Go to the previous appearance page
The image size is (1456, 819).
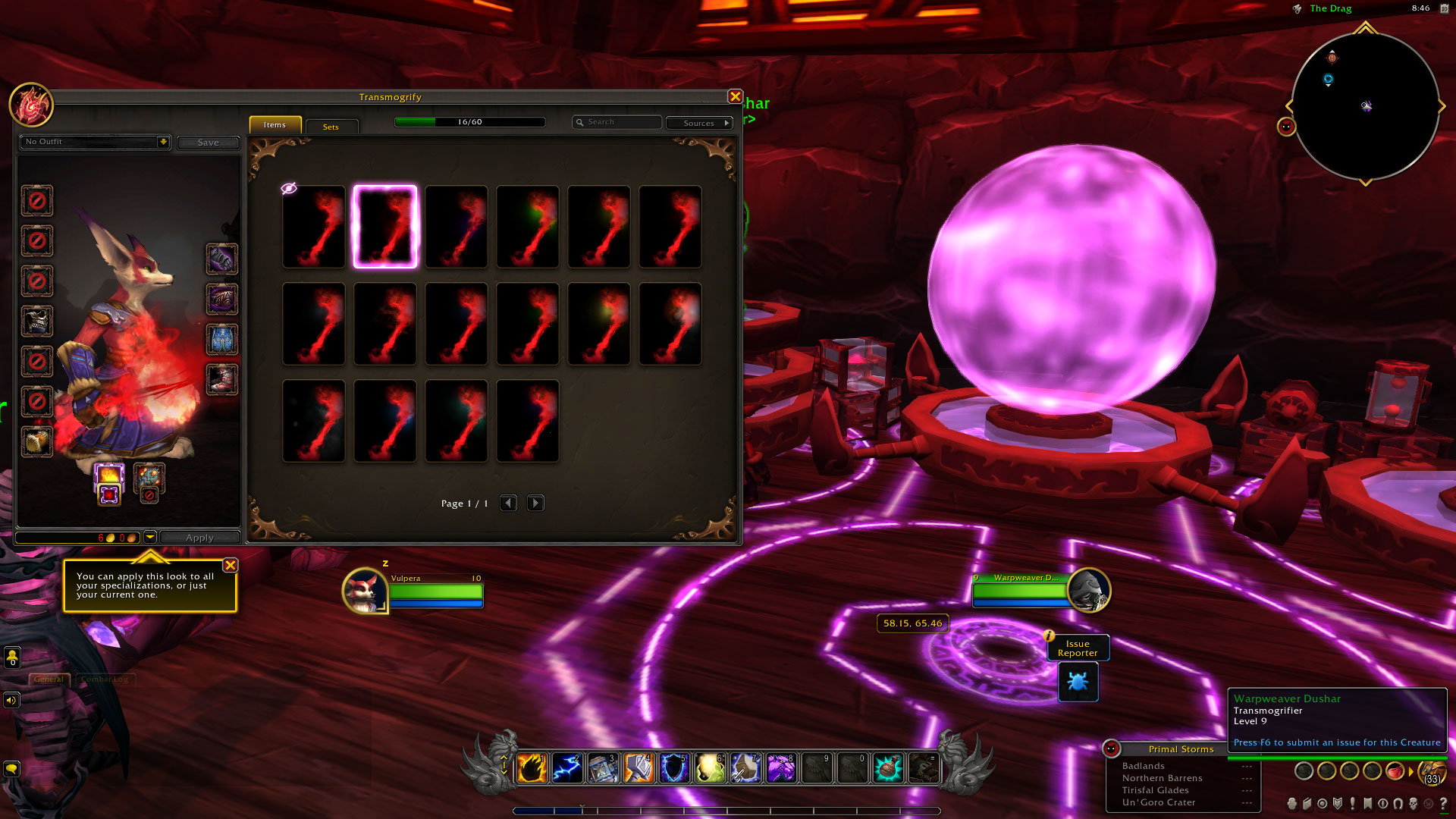(508, 504)
